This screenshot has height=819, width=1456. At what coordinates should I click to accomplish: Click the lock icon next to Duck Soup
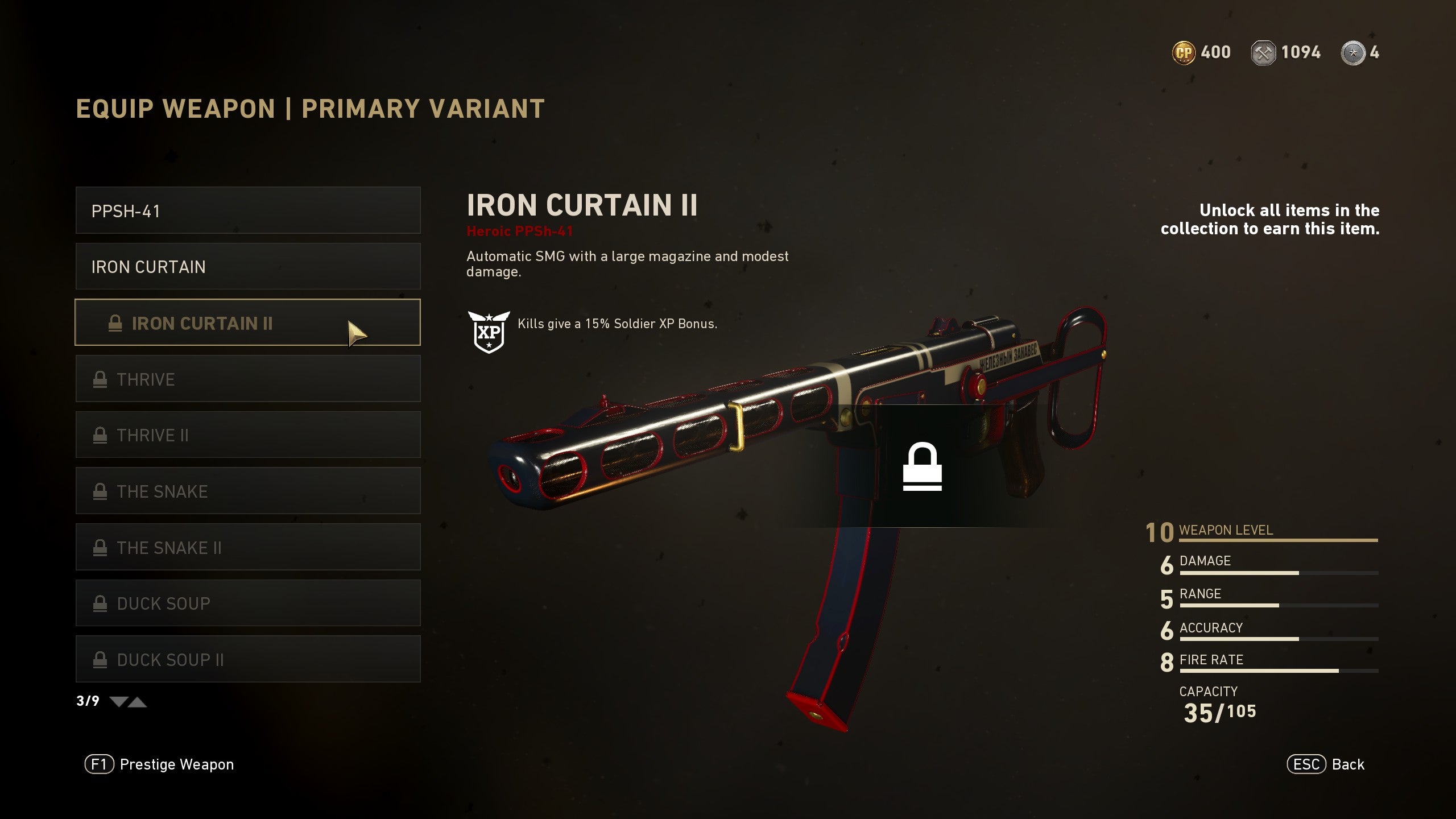(101, 603)
